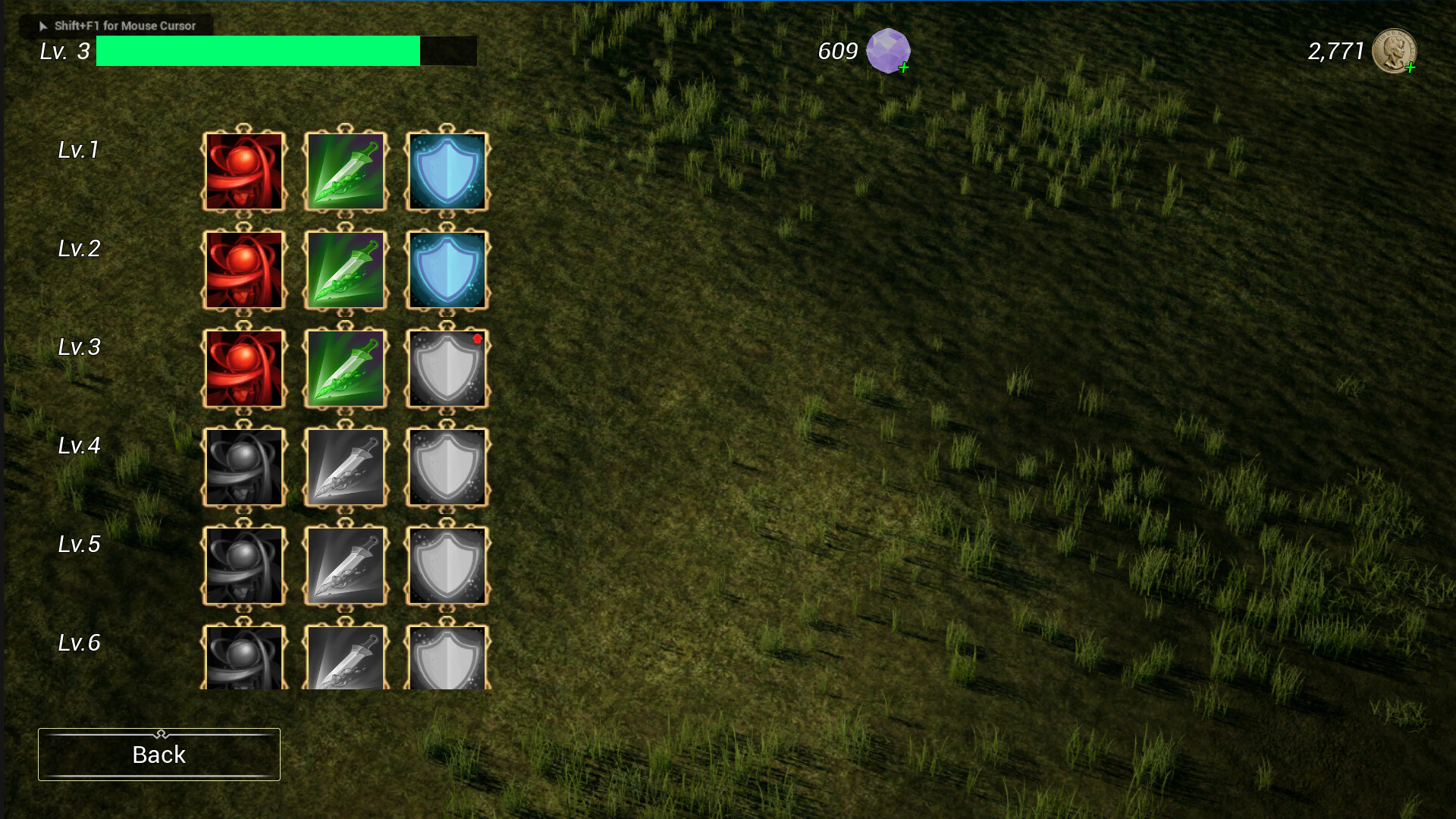Click the plus next to the coin total
The height and width of the screenshot is (819, 1456).
pyautogui.click(x=1410, y=68)
